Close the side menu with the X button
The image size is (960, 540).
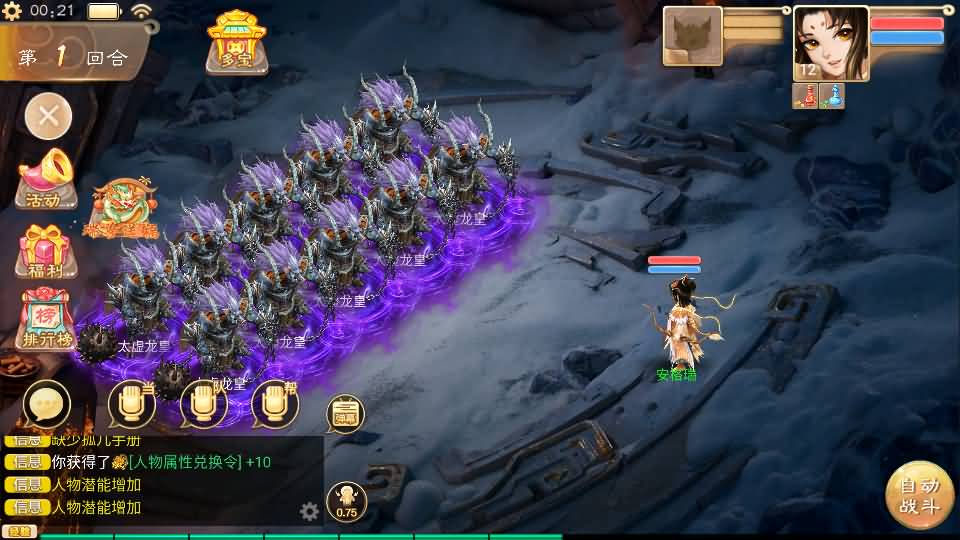(x=48, y=117)
